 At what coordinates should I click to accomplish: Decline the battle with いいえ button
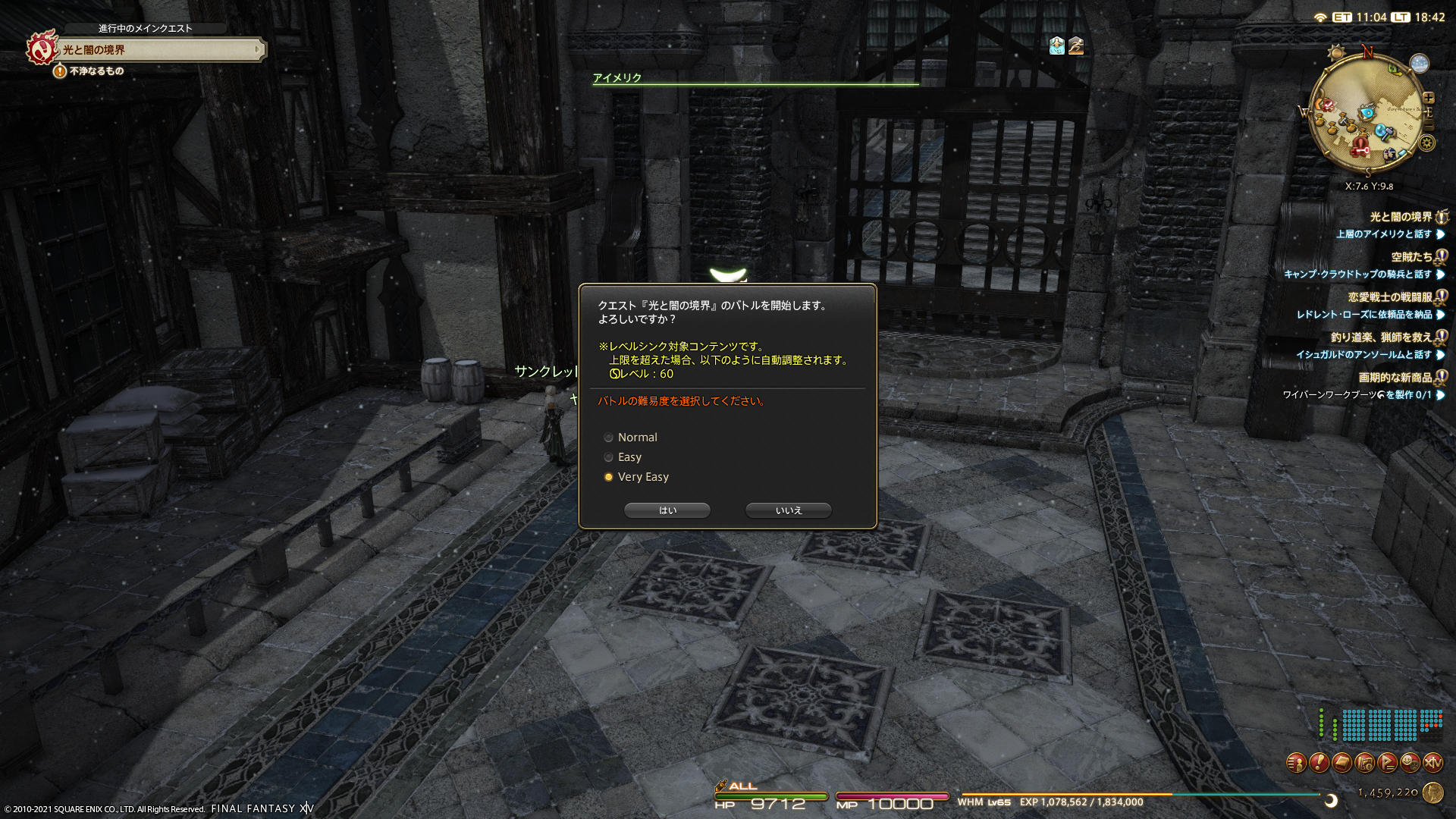788,510
